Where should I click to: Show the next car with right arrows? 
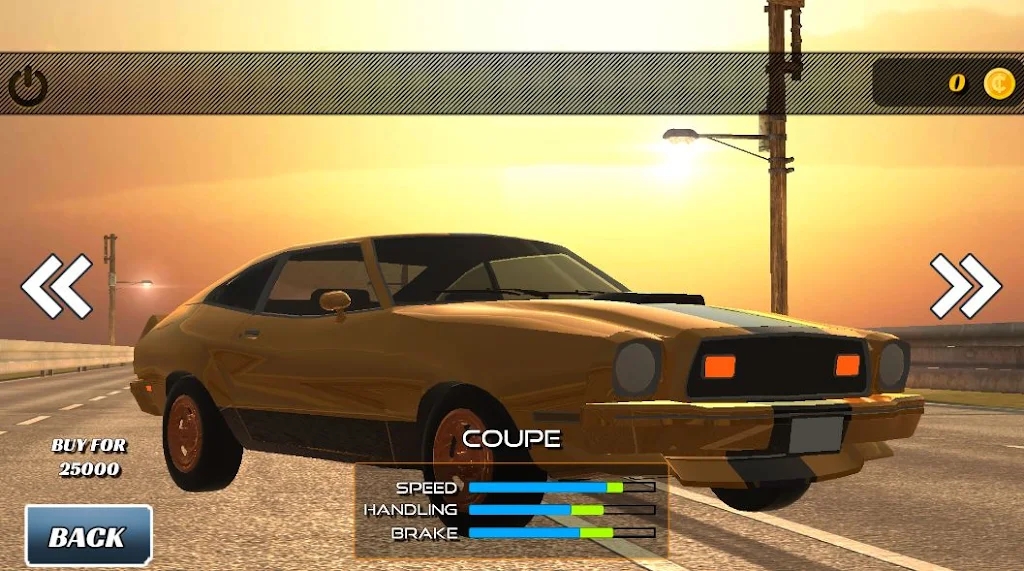pyautogui.click(x=965, y=286)
